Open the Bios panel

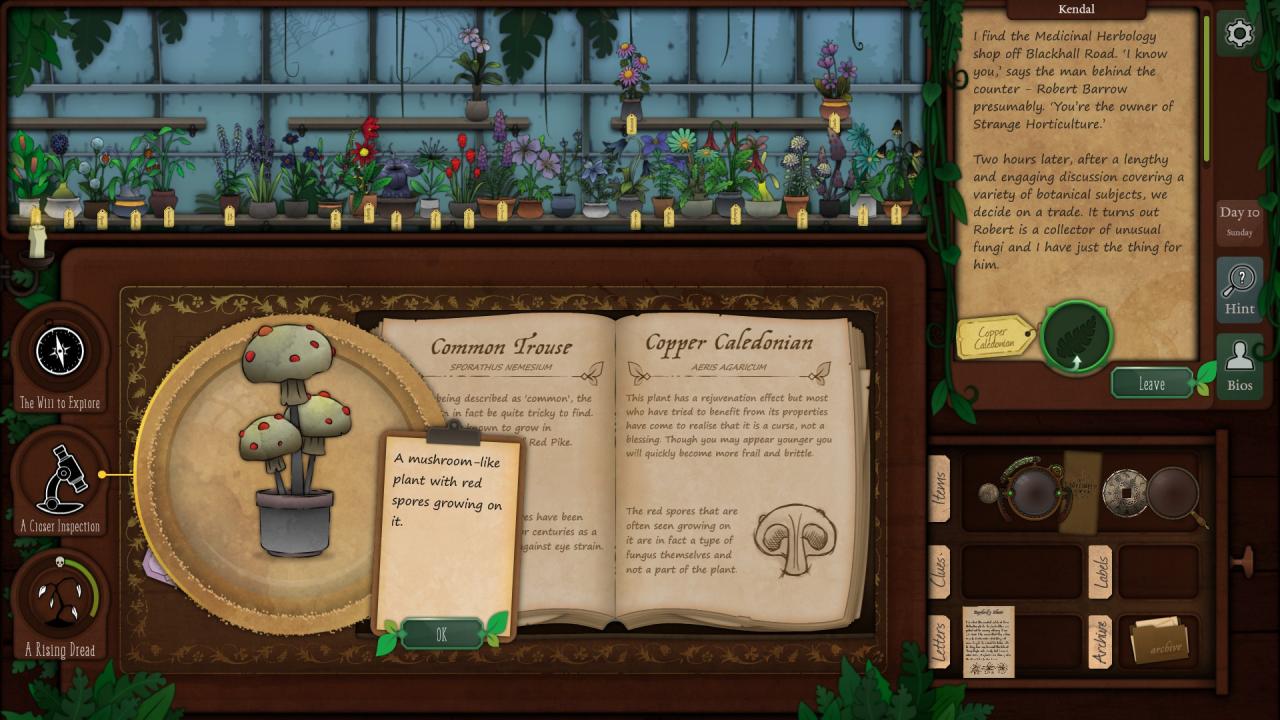pyautogui.click(x=1239, y=364)
